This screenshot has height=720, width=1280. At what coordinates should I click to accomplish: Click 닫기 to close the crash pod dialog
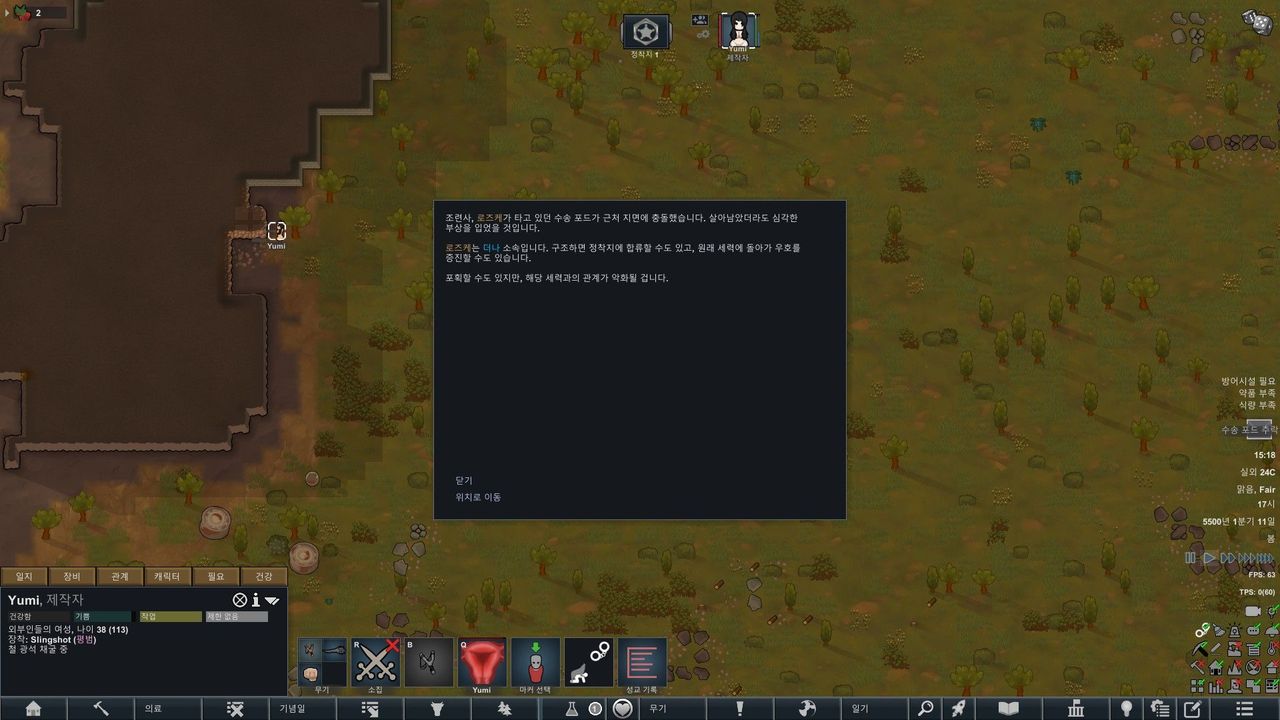pos(463,480)
